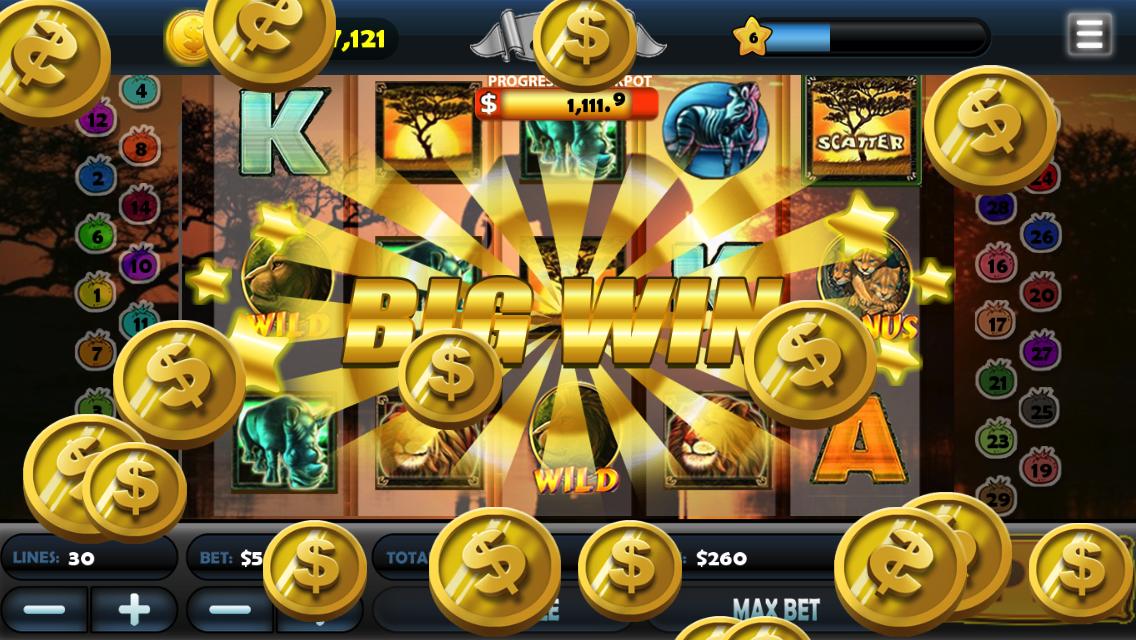This screenshot has width=1136, height=640.
Task: Choose payline marker number 2
Action: click(x=97, y=179)
